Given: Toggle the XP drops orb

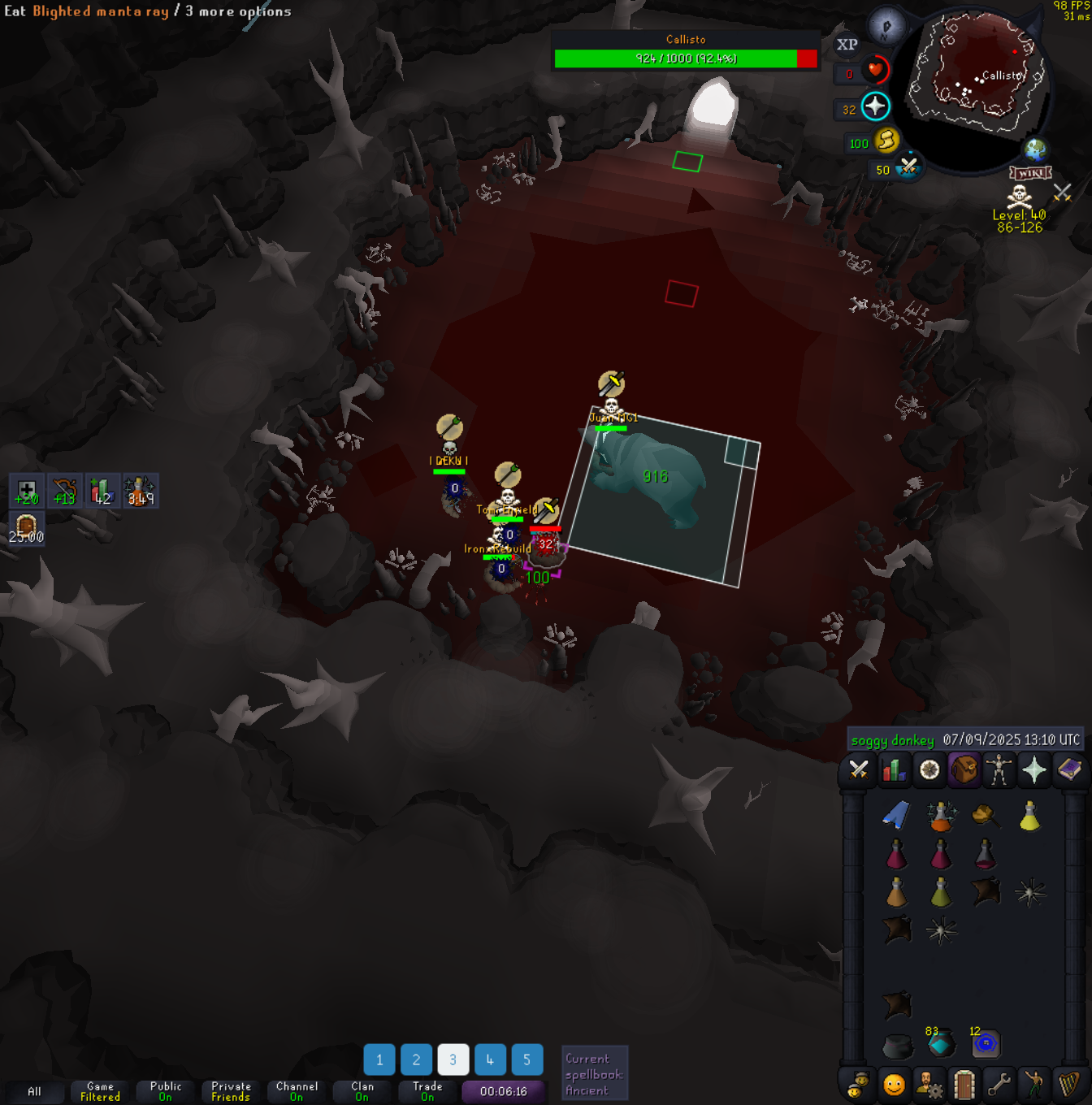Looking at the screenshot, I should 847,45.
